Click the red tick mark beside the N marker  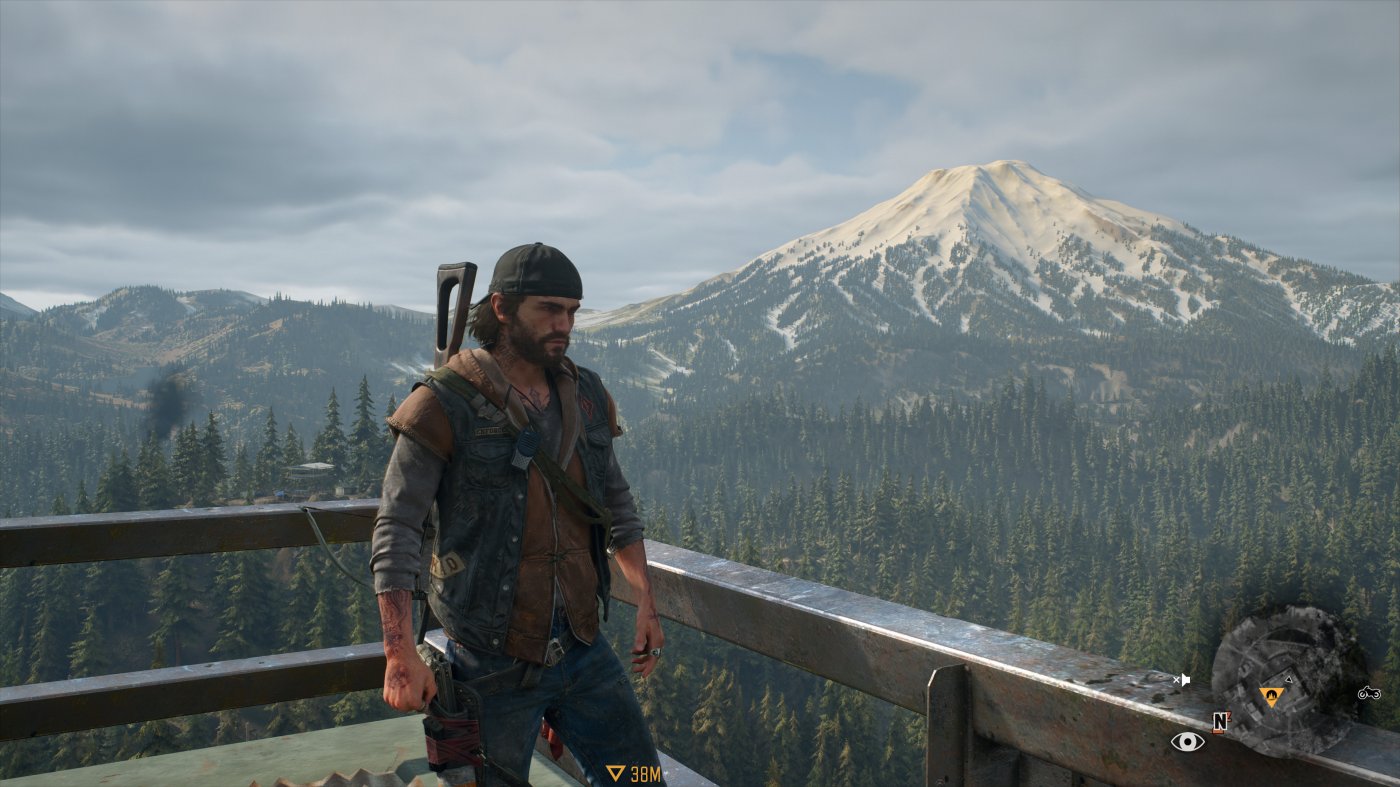click(x=1228, y=716)
